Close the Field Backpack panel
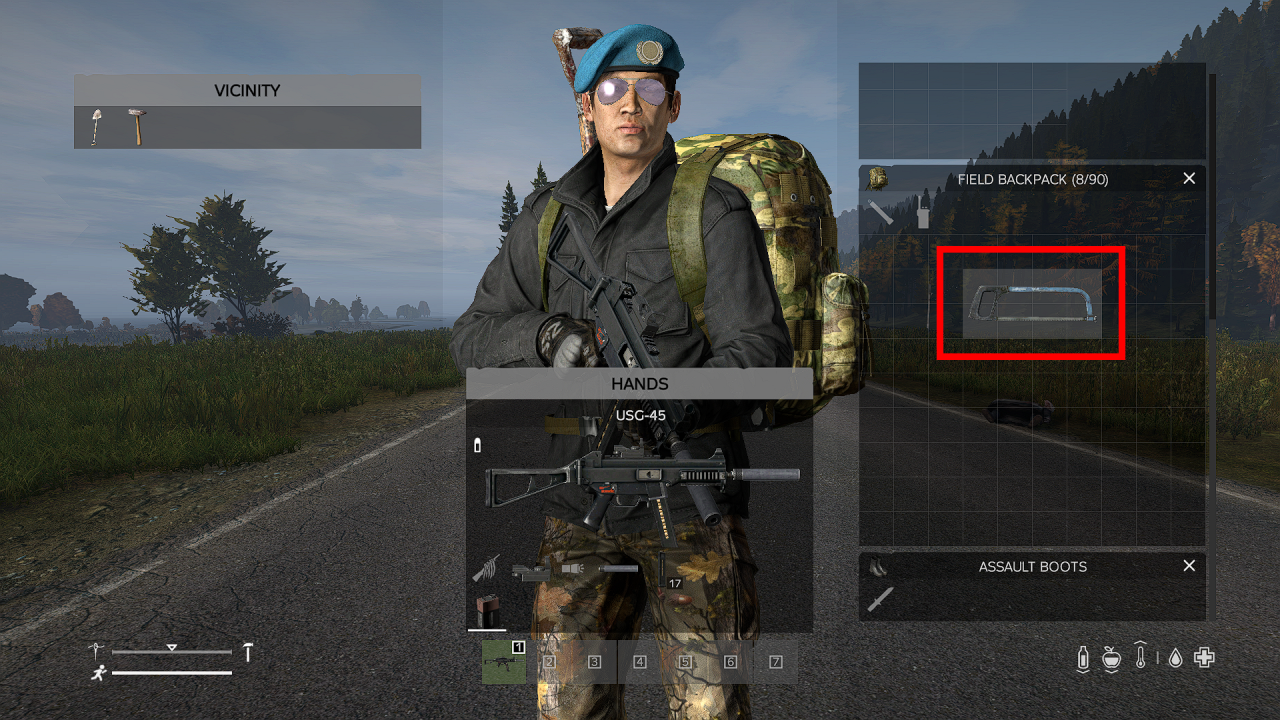The width and height of the screenshot is (1280, 720). point(1189,178)
